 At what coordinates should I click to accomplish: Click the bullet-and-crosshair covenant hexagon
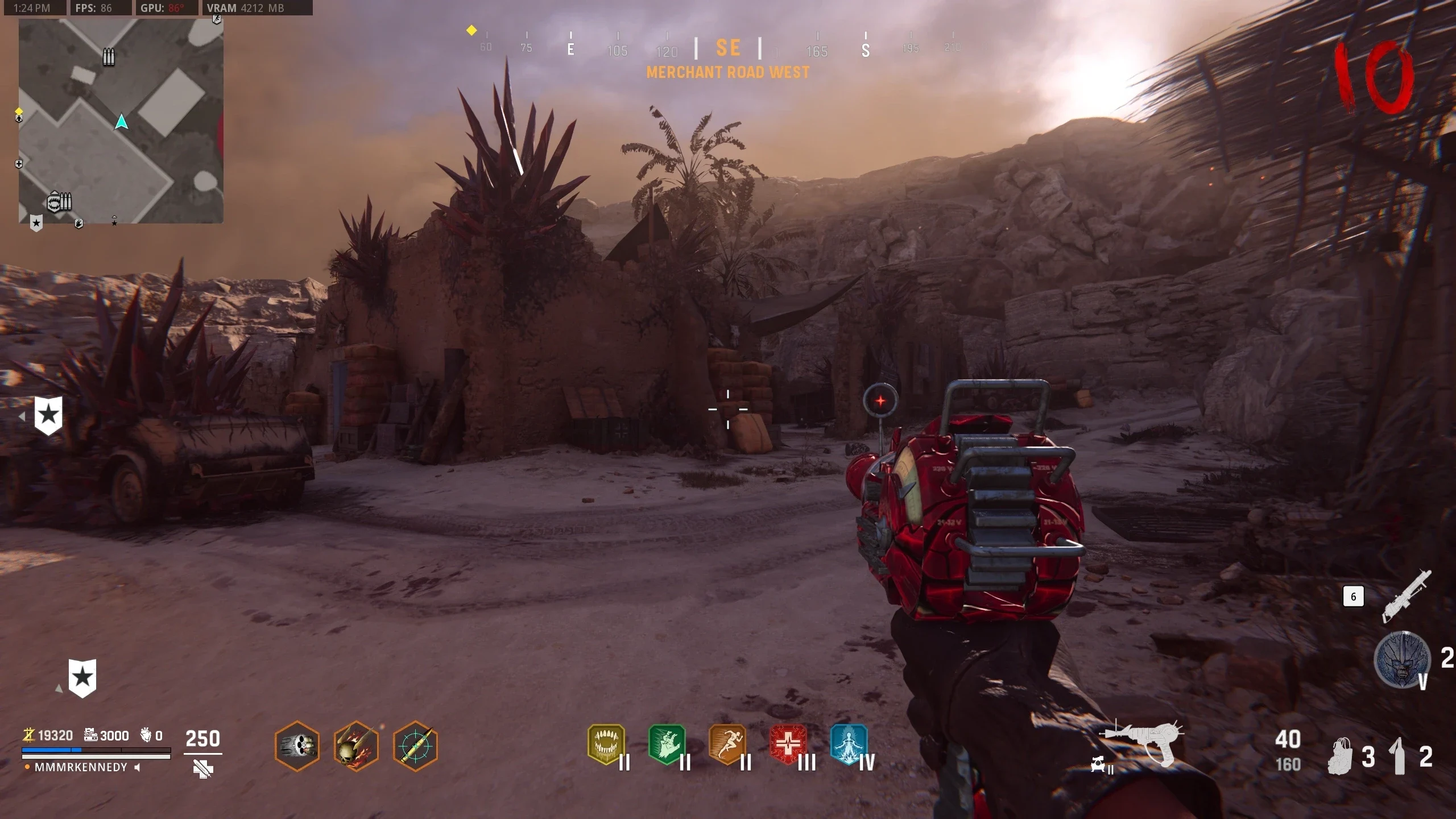pos(415,746)
